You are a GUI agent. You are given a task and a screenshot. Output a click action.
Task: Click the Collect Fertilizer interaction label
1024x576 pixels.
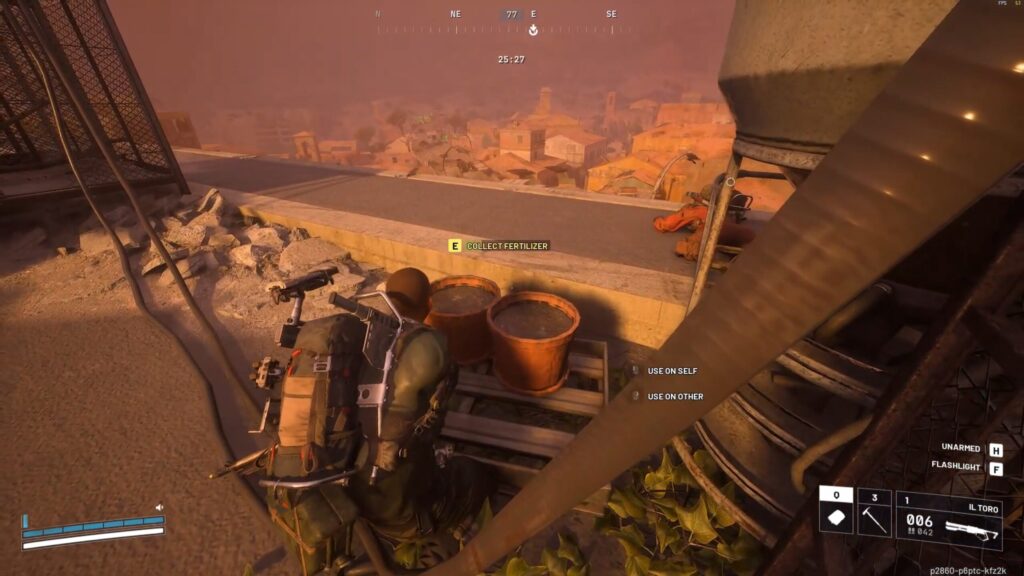pos(507,246)
